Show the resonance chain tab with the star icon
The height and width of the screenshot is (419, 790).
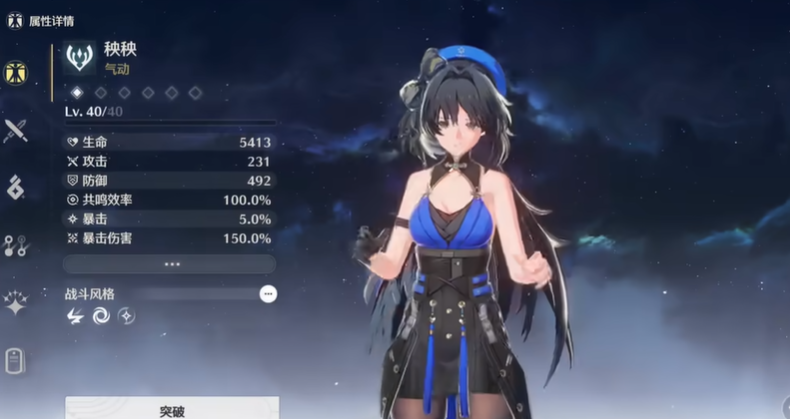pos(16,303)
